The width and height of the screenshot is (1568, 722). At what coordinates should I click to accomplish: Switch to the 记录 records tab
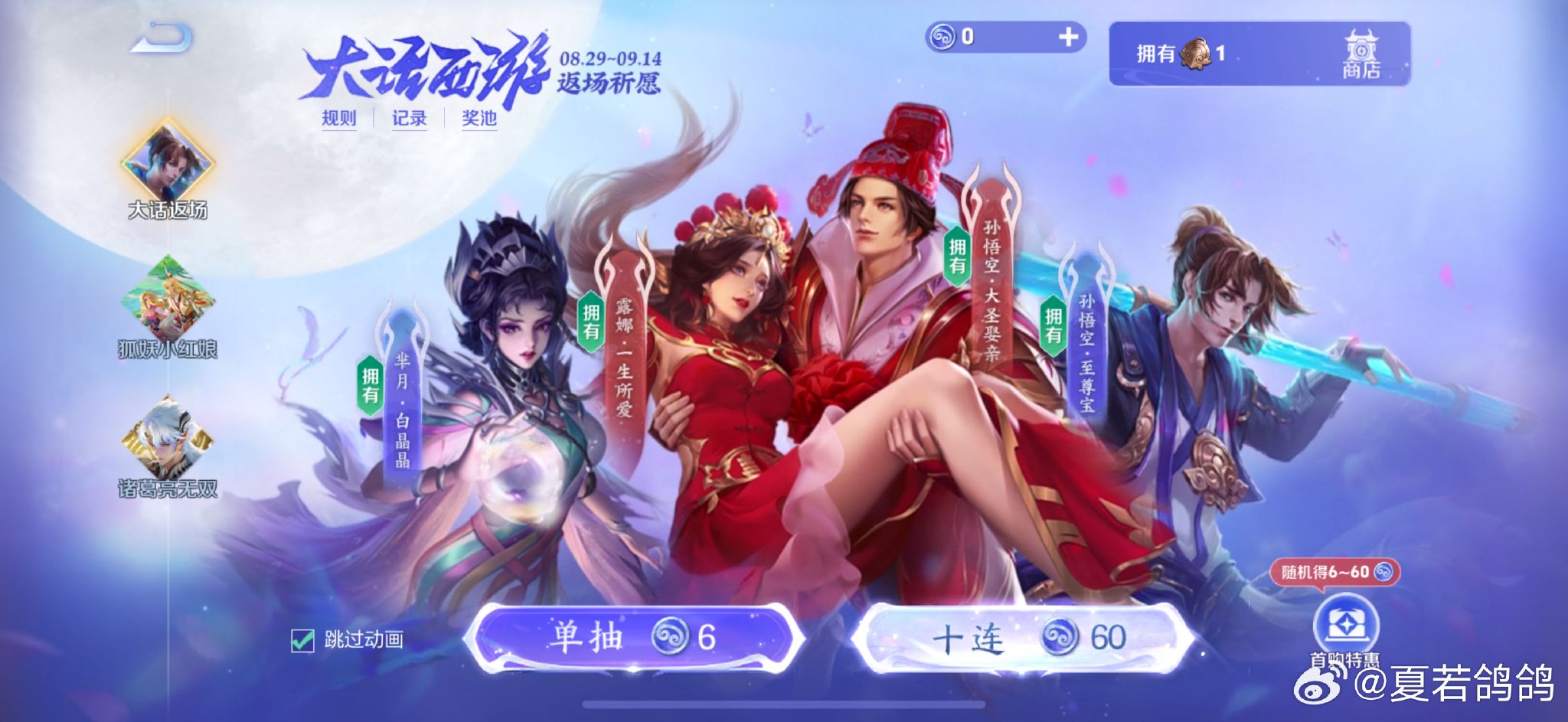(410, 120)
